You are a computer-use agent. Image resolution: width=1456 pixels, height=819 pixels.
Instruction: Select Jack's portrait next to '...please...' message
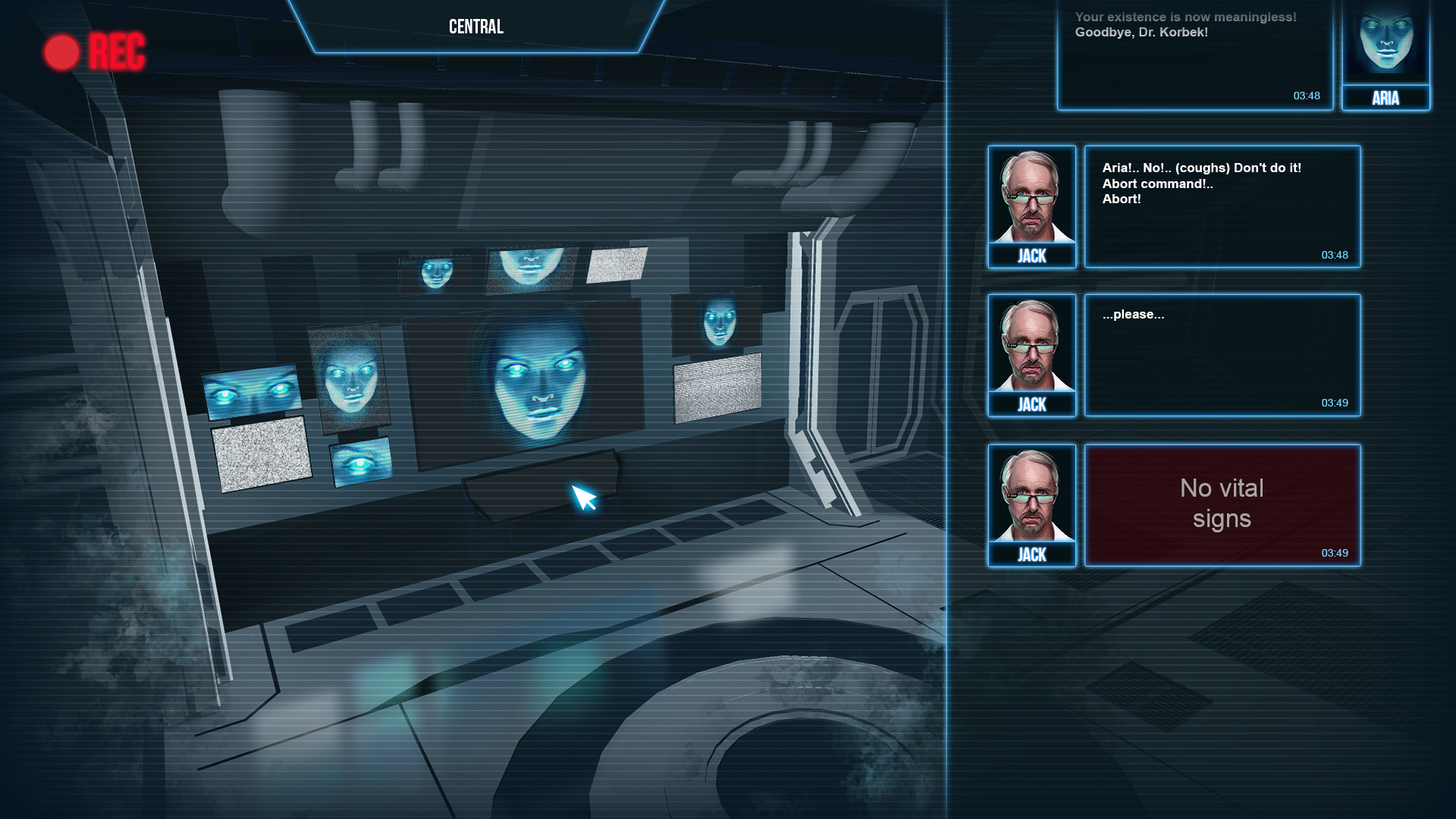1031,347
